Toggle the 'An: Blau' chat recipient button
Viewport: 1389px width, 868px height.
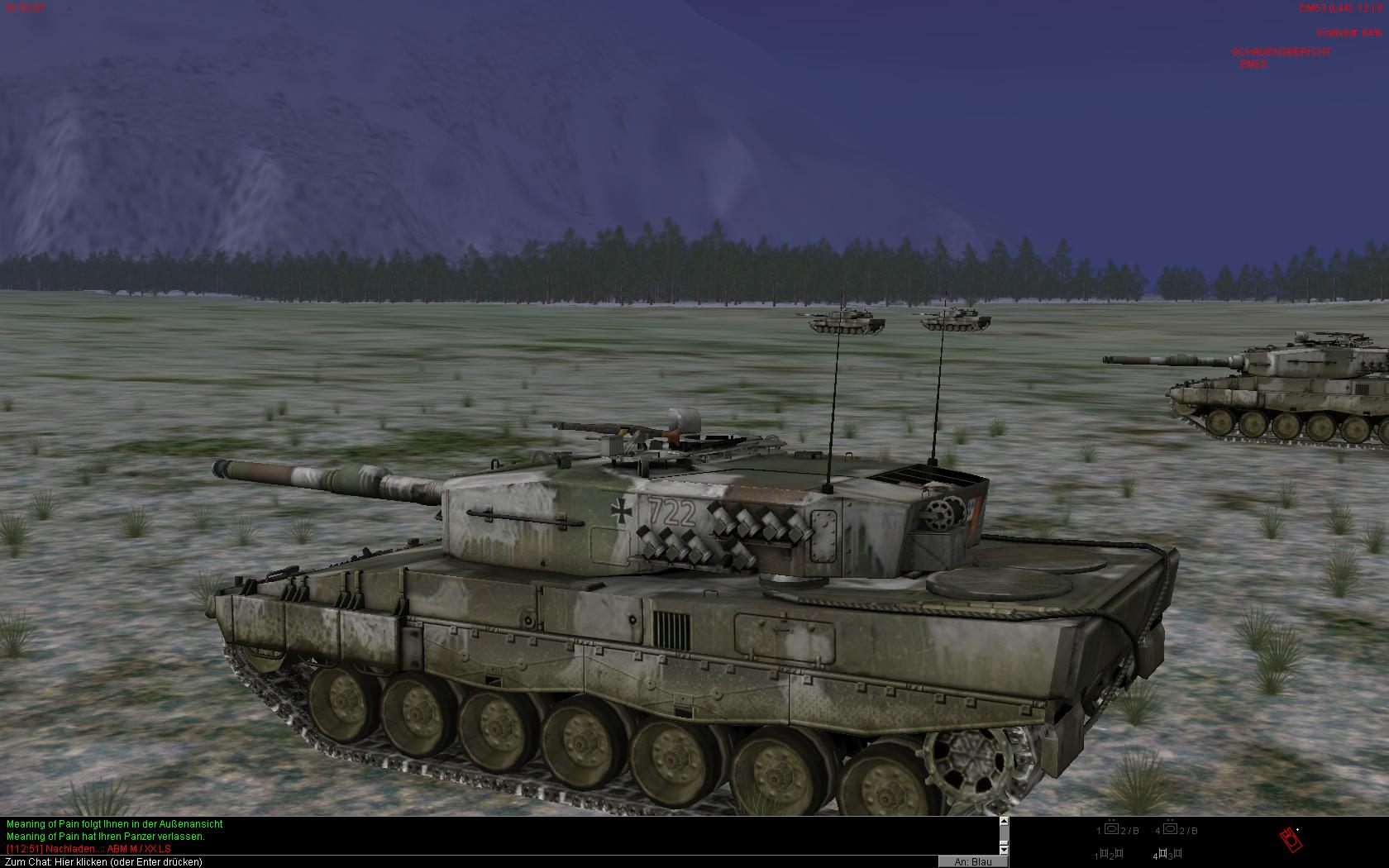click(972, 862)
